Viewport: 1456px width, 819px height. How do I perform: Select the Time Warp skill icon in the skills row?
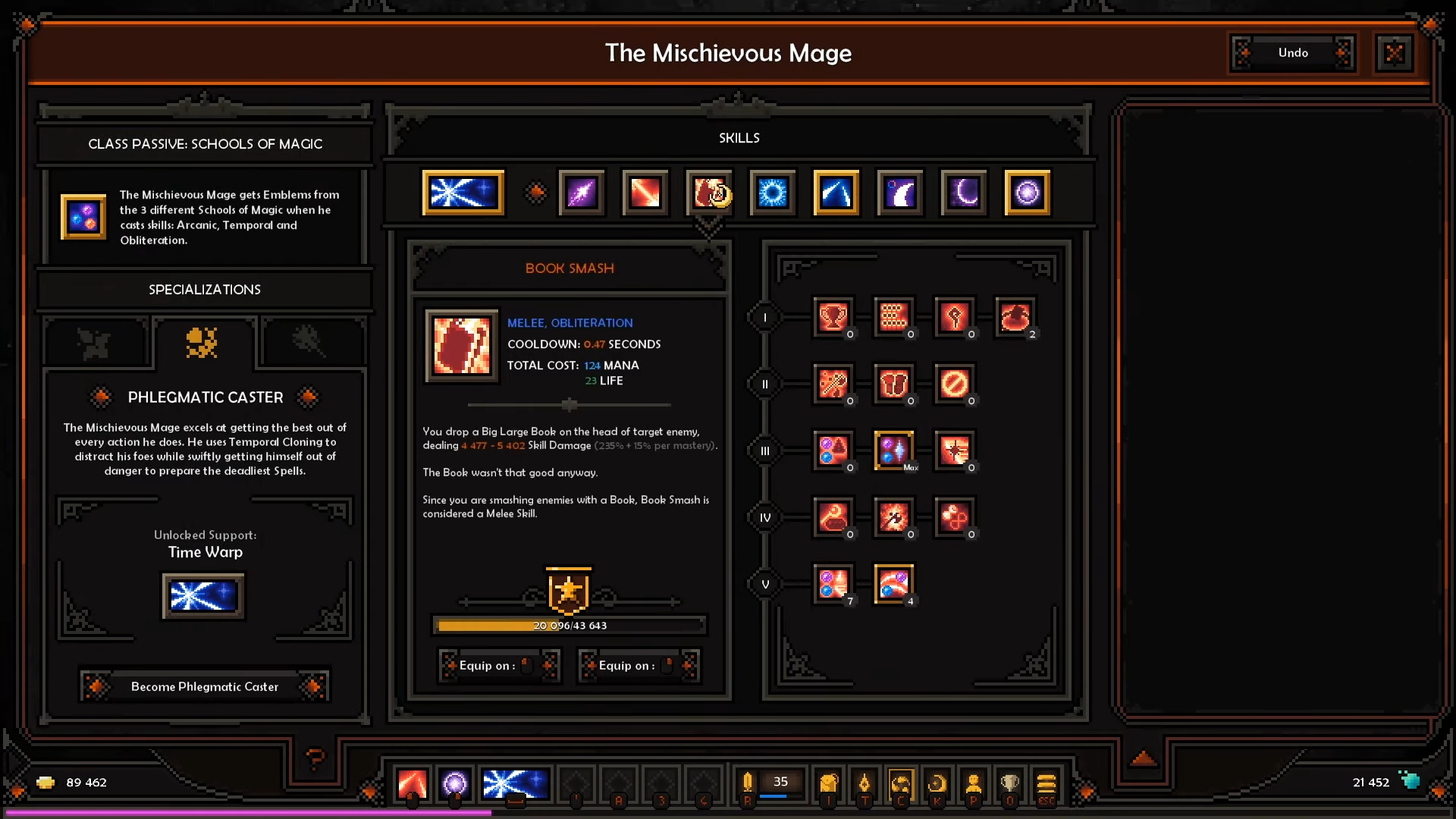pos(463,193)
